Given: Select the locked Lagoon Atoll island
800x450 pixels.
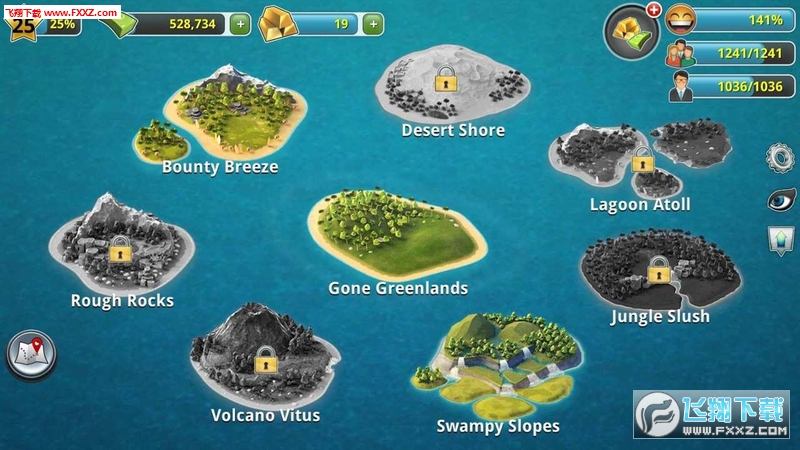Looking at the screenshot, I should (x=642, y=158).
